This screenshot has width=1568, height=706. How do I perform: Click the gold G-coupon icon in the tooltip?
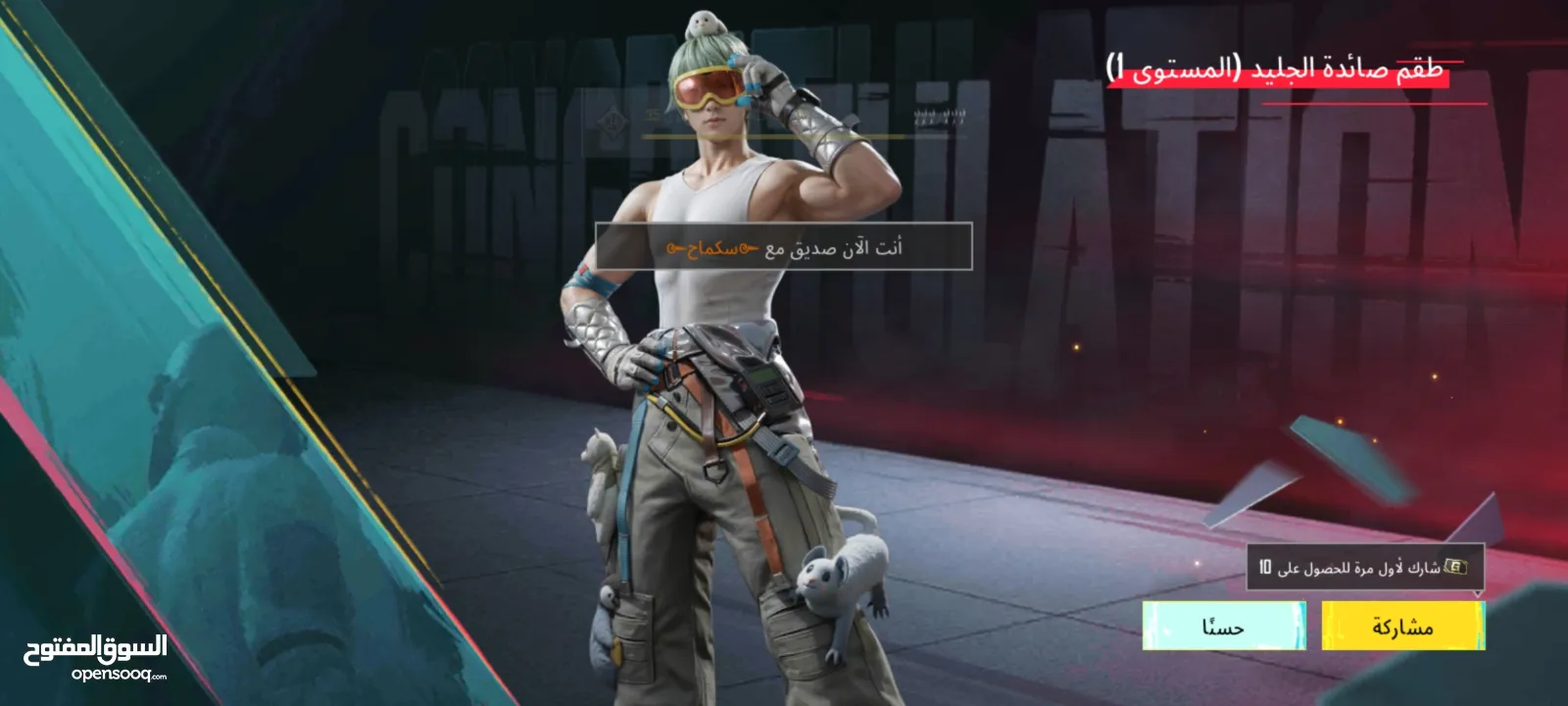[x=1454, y=564]
